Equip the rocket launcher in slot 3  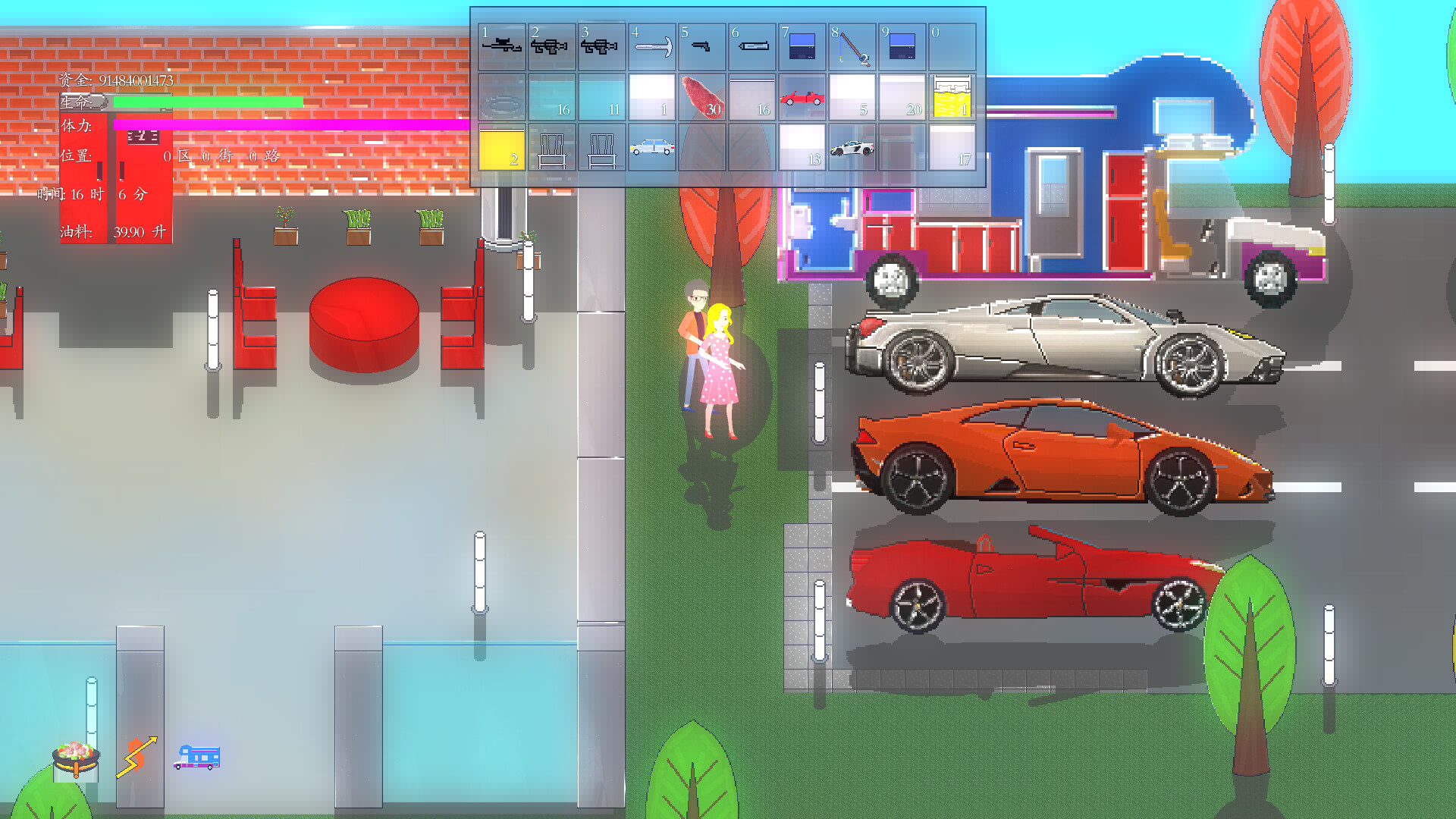pos(601,45)
